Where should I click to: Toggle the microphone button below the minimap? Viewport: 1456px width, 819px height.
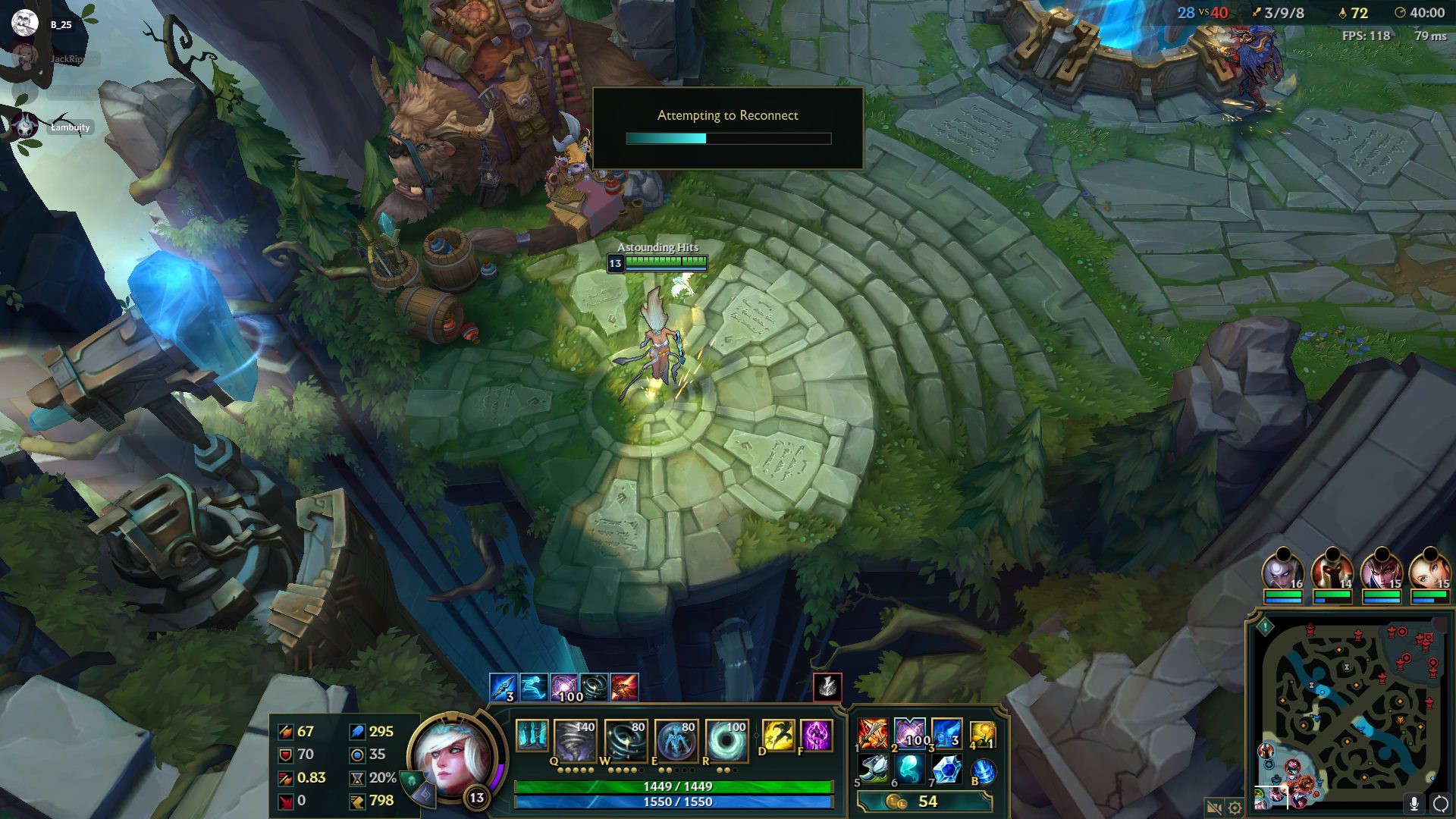pyautogui.click(x=1414, y=803)
